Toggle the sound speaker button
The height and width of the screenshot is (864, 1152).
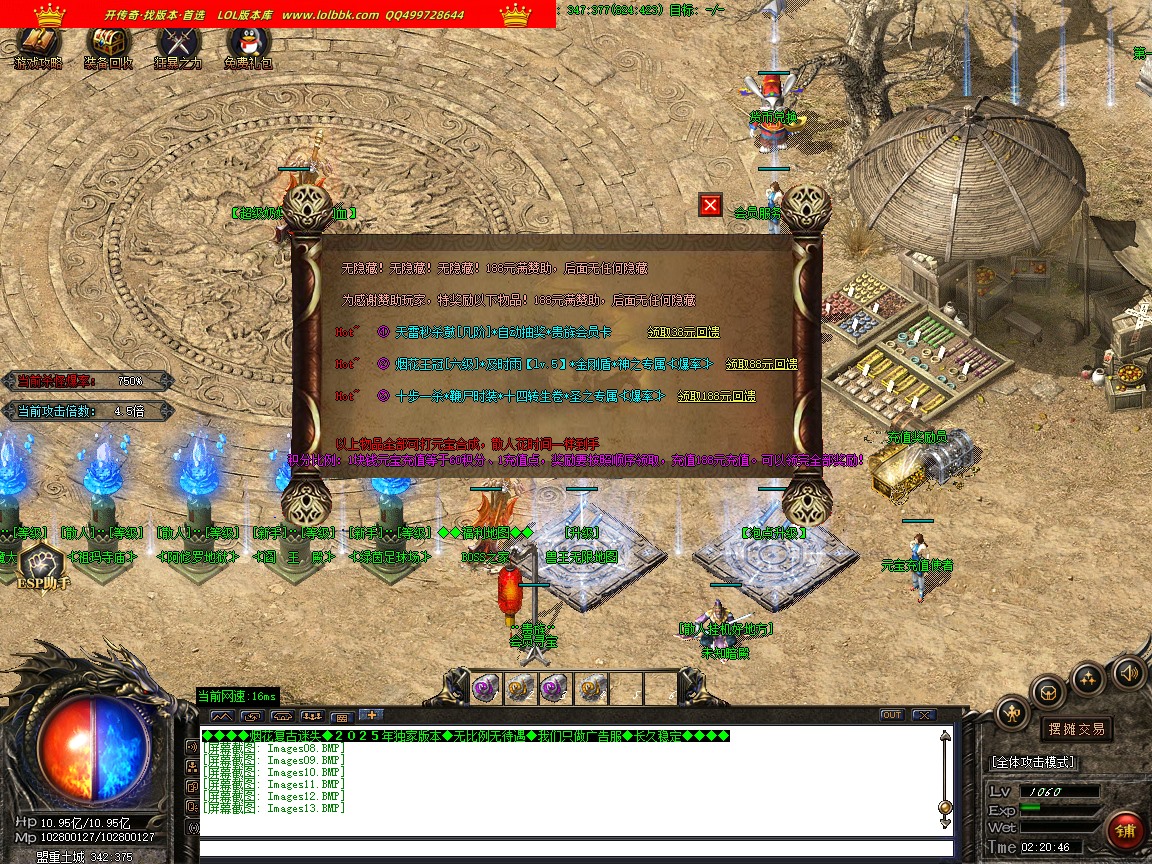1129,671
